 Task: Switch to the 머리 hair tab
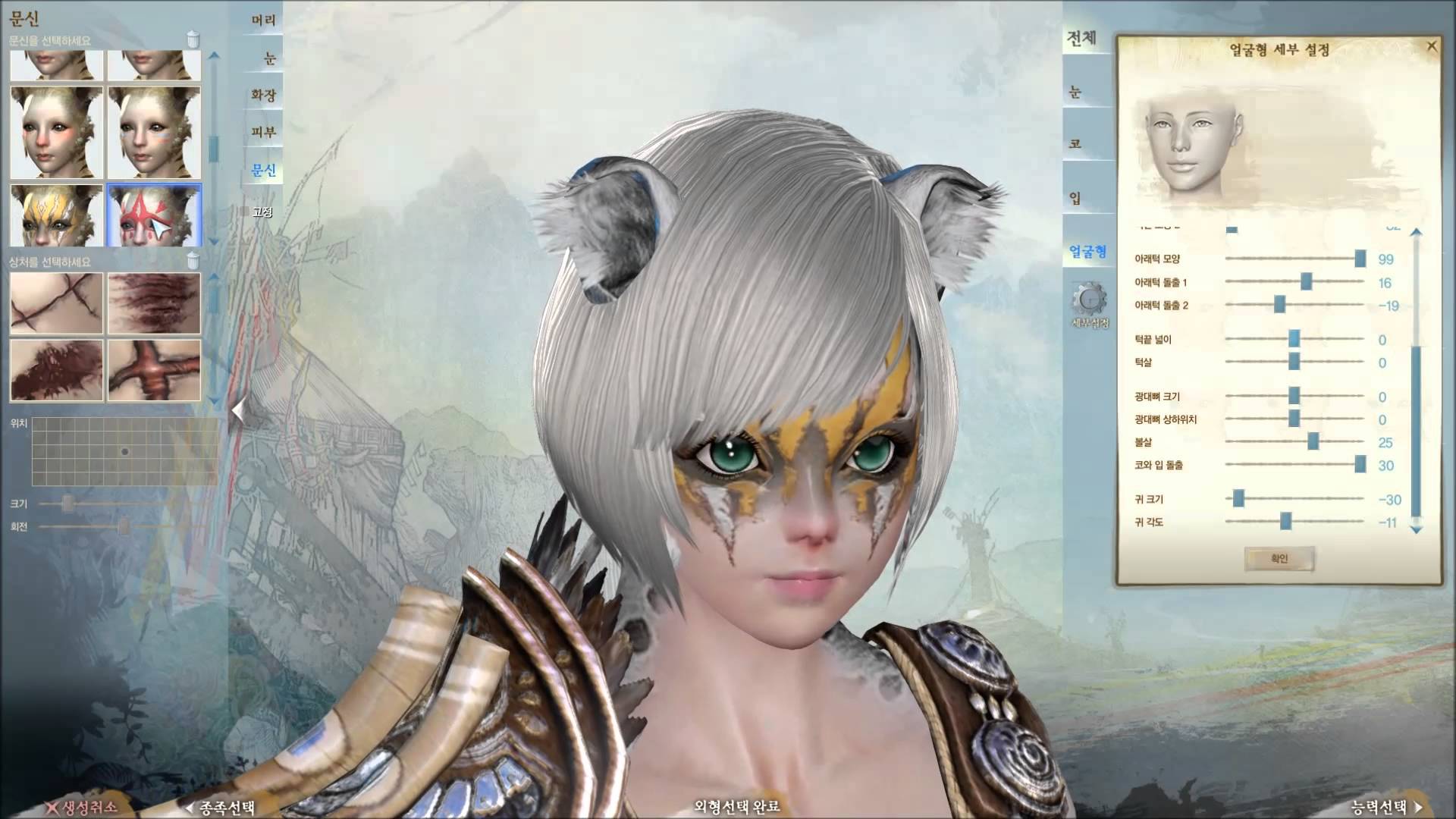click(263, 20)
